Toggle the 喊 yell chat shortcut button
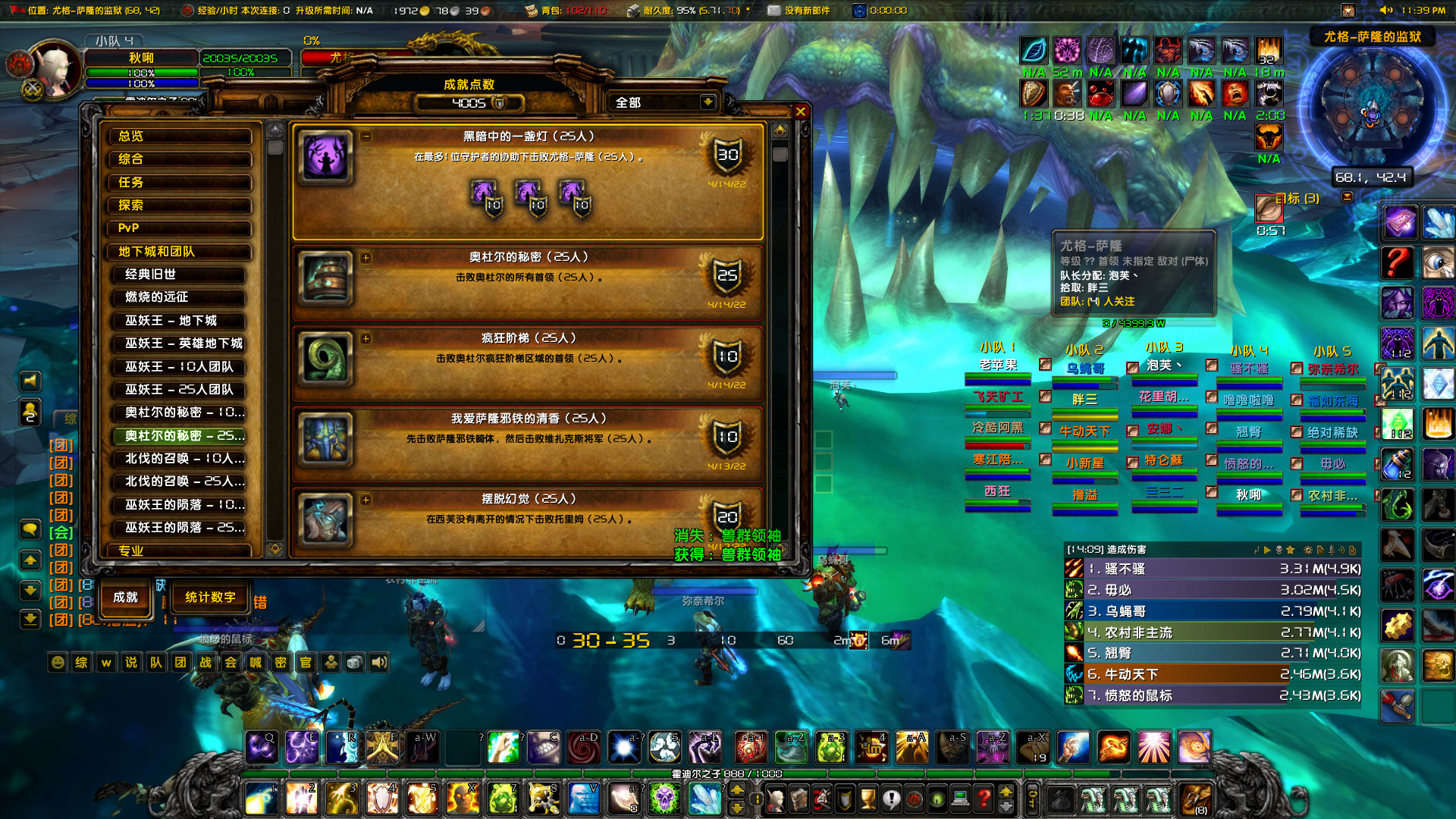The width and height of the screenshot is (1456, 819). pyautogui.click(x=256, y=662)
